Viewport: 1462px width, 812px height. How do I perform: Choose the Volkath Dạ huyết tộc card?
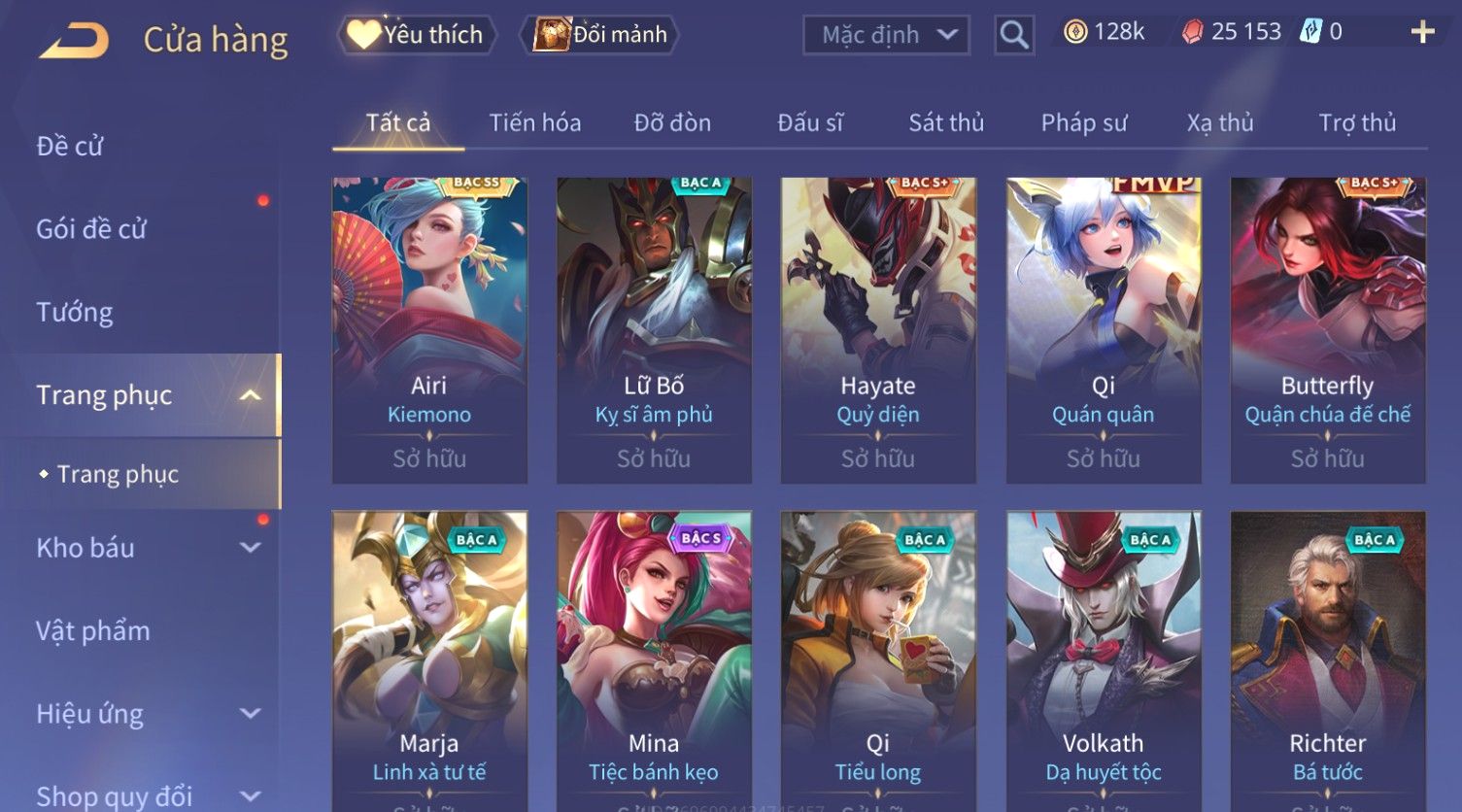tap(1104, 660)
